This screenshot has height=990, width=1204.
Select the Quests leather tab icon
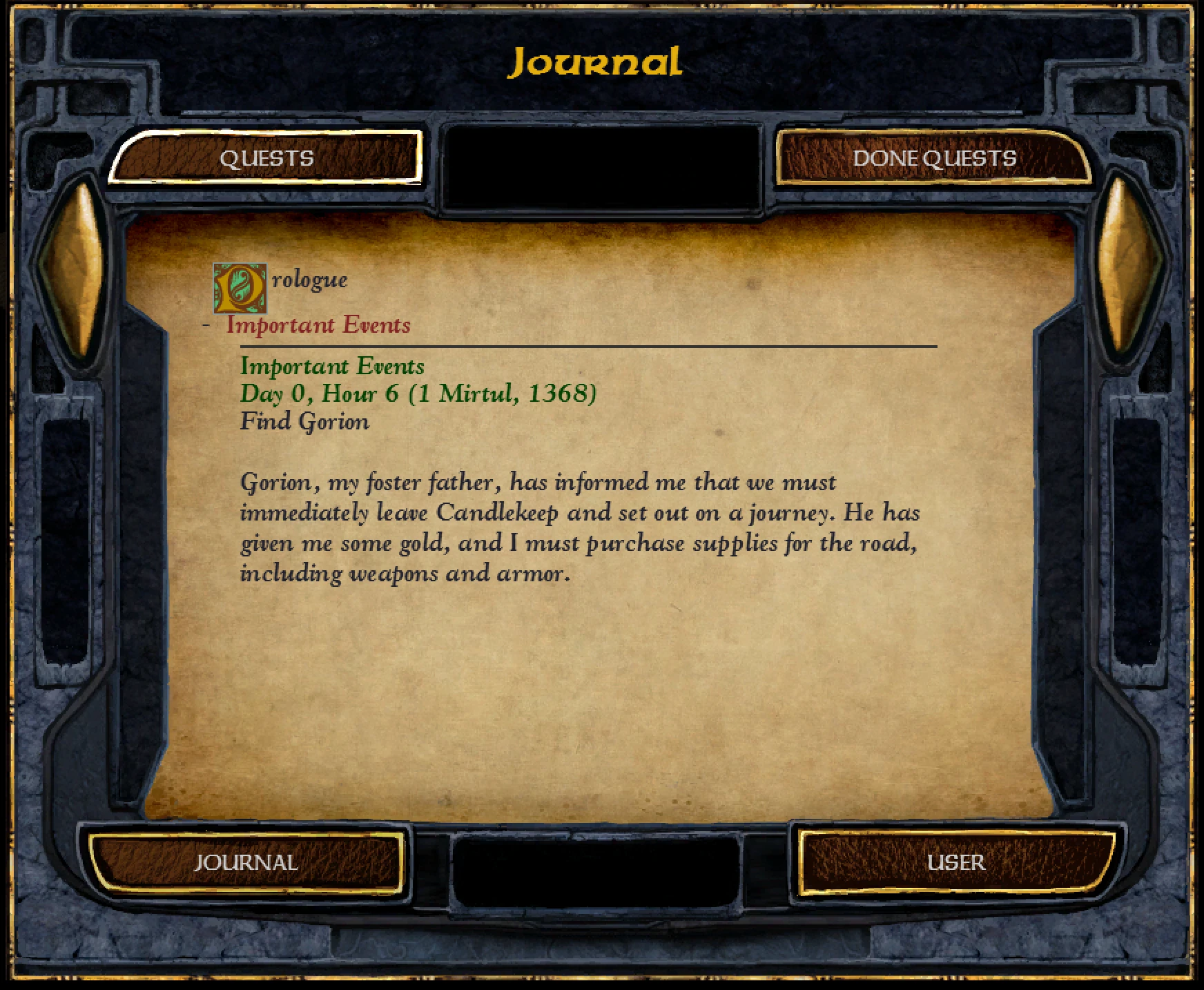click(x=266, y=159)
